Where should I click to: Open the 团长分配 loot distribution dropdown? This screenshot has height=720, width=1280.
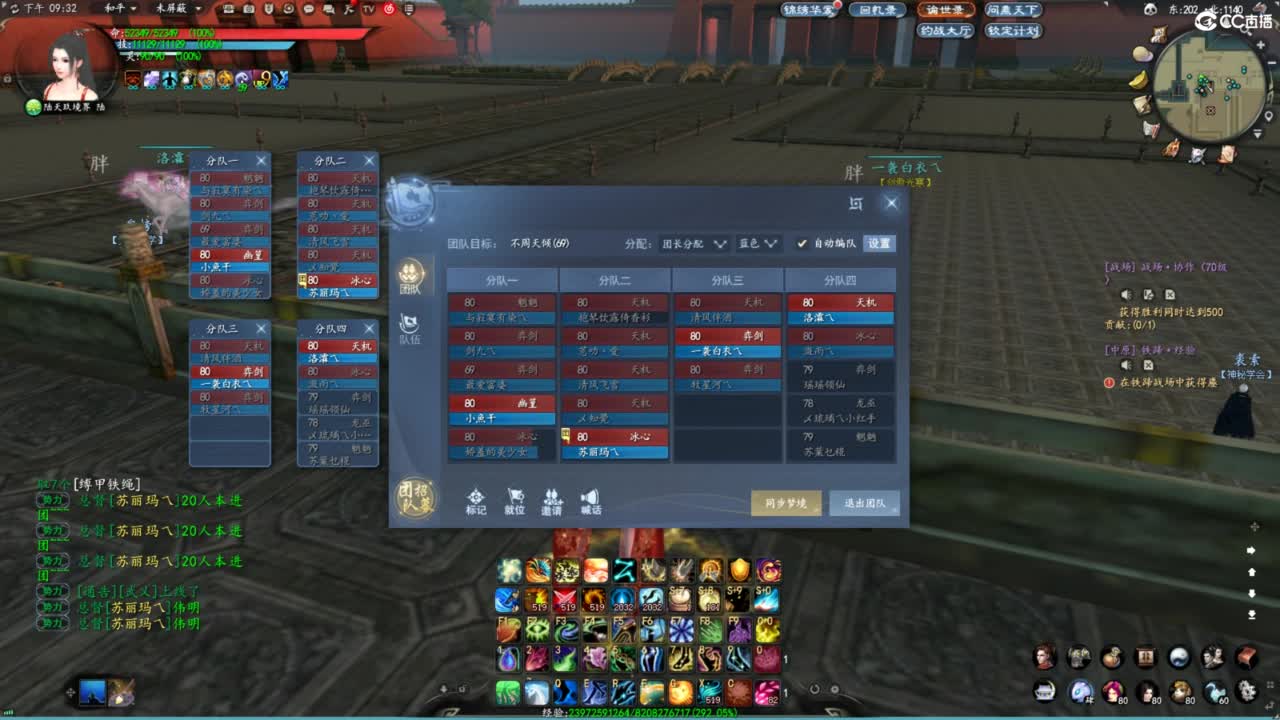690,243
